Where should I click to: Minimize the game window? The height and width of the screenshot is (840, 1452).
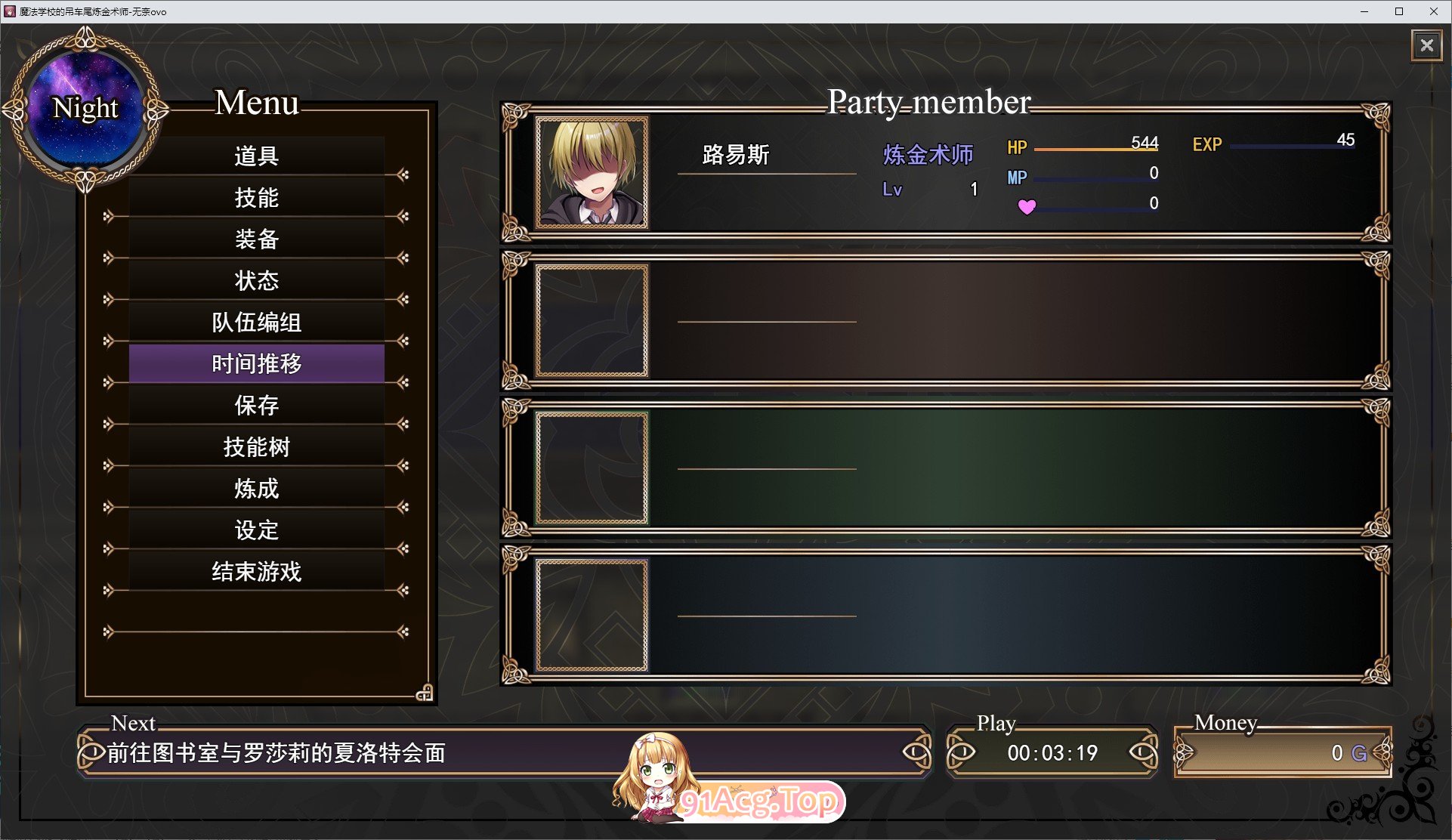1364,11
